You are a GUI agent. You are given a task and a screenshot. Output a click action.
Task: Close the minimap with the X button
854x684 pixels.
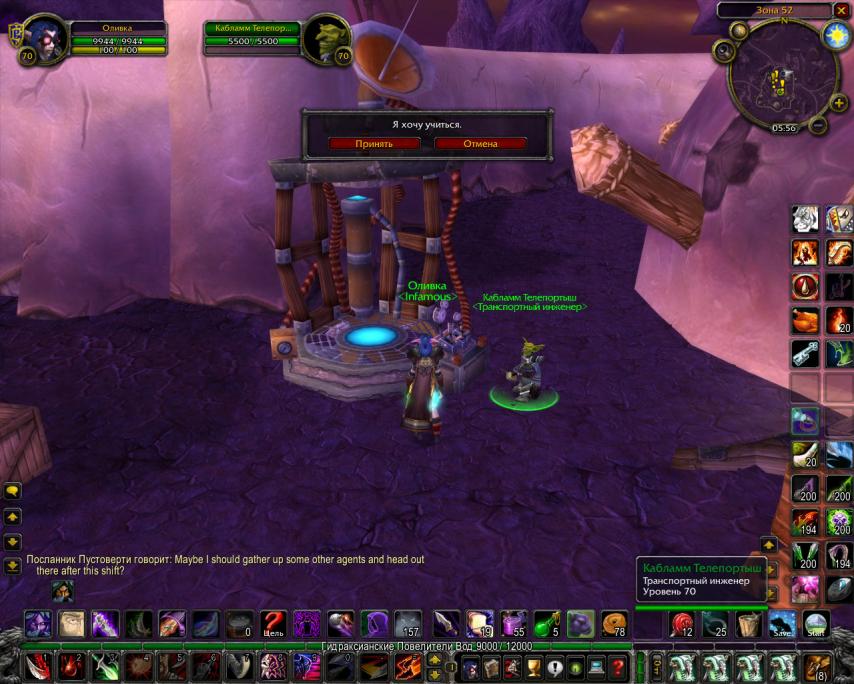[x=841, y=10]
